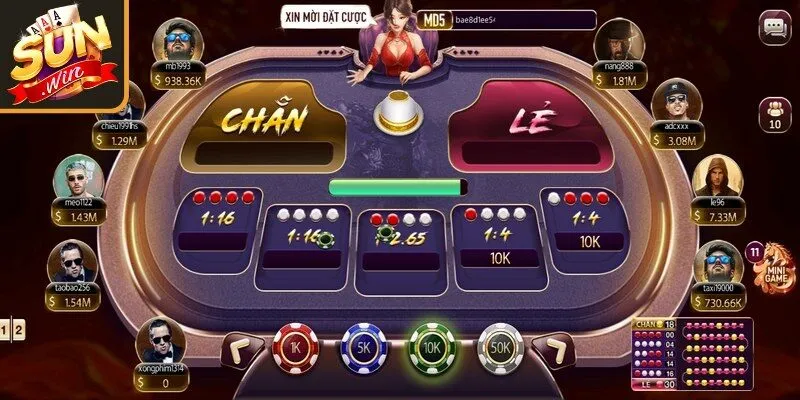Screen dimensions: 800x400
Task: Choose the 5K blue chip
Action: coord(363,348)
